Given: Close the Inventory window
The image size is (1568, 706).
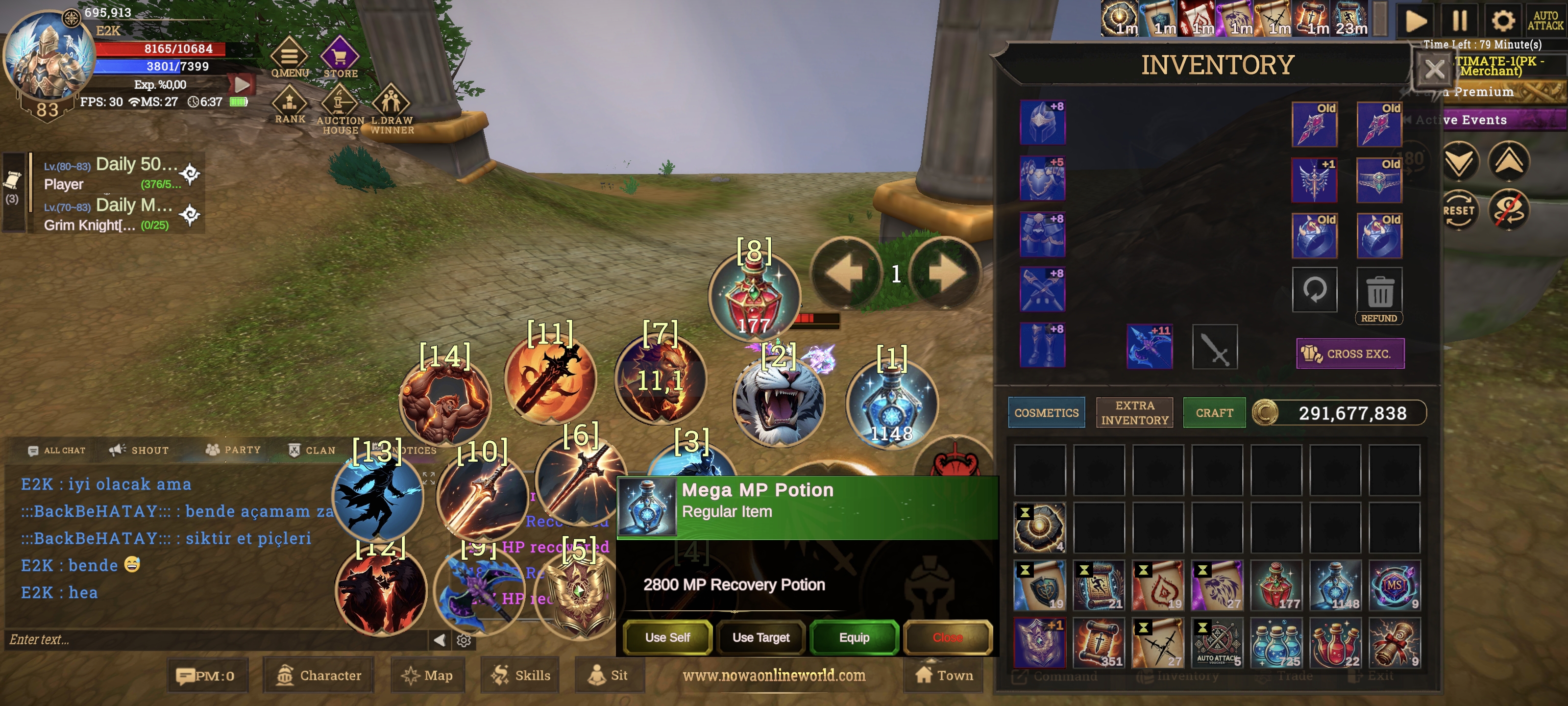Looking at the screenshot, I should coord(1433,70).
